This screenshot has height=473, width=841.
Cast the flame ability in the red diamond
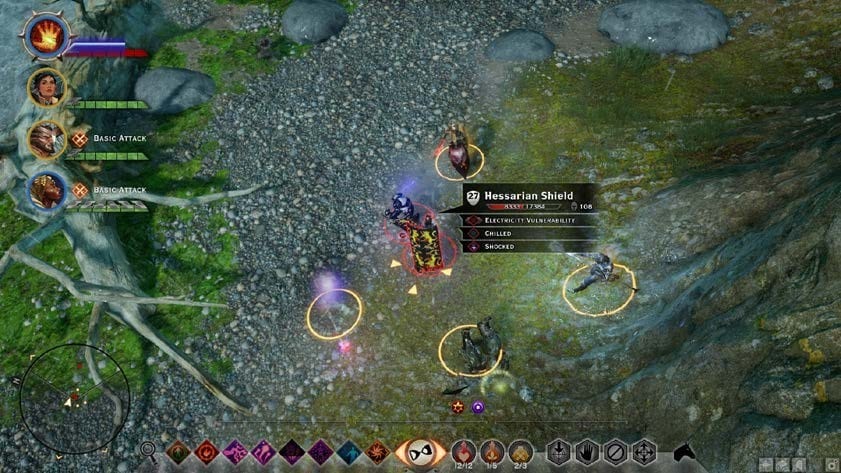[x=207, y=452]
